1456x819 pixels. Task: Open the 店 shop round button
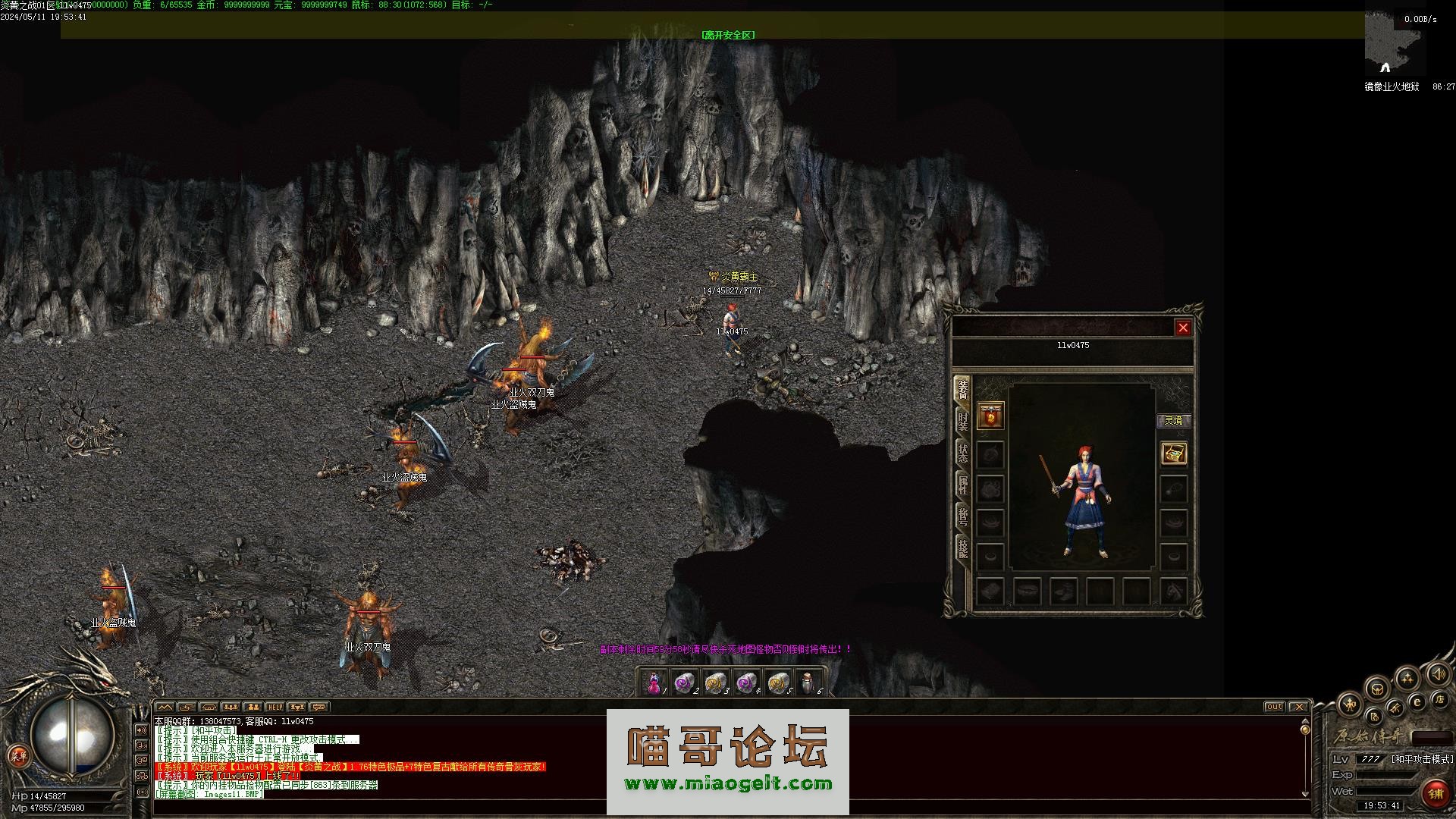point(1439,699)
